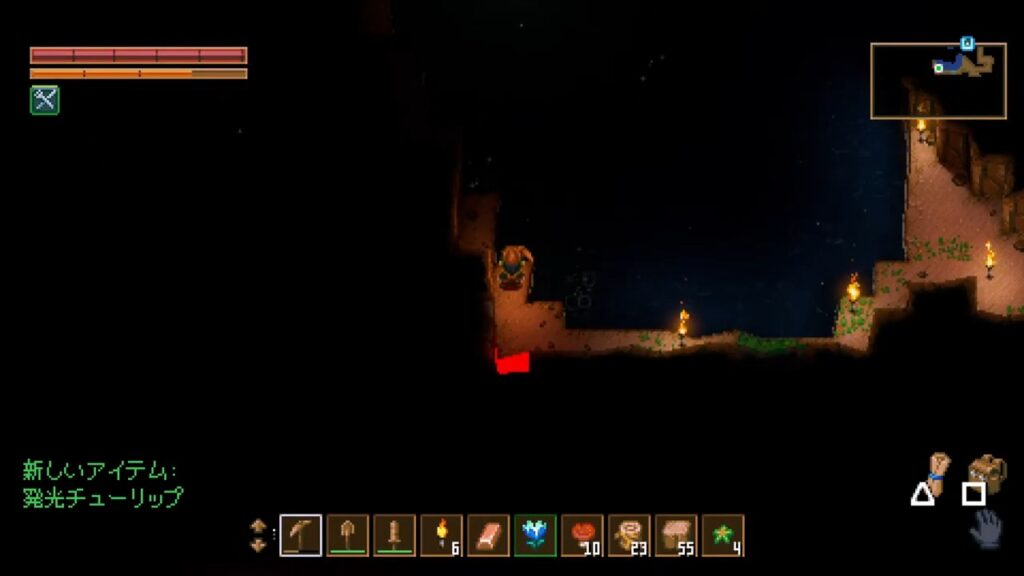1024x576 pixels.
Task: Choose the copper bar hotbar slot
Action: pos(489,535)
